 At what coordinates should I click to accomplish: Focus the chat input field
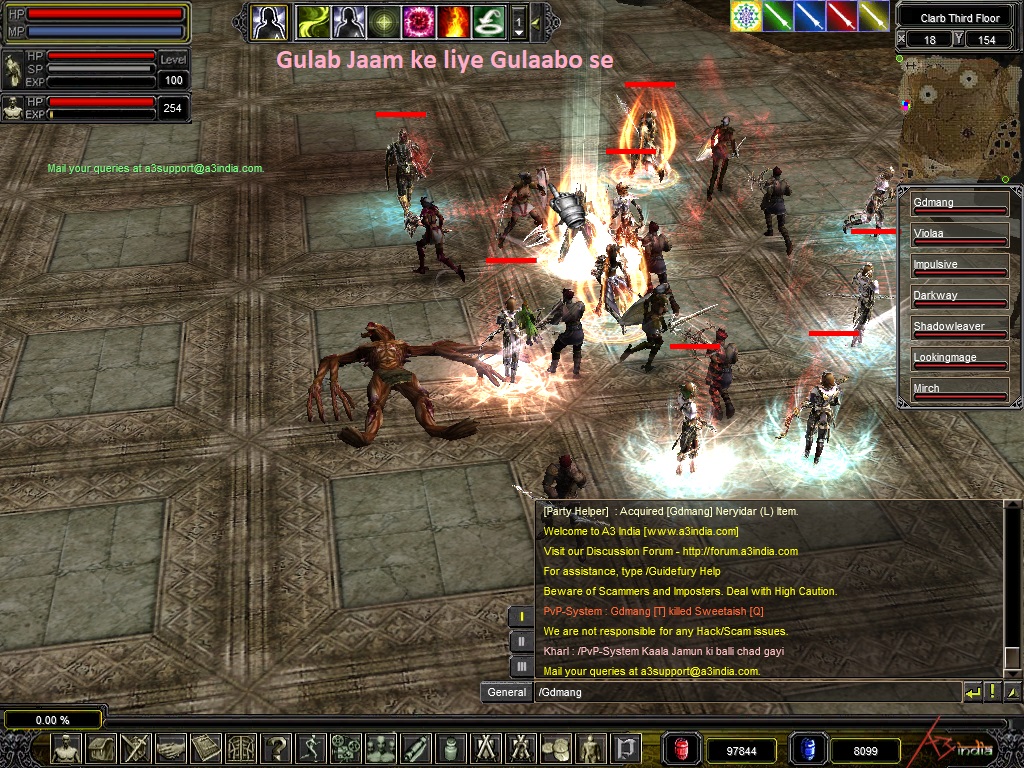tap(745, 692)
